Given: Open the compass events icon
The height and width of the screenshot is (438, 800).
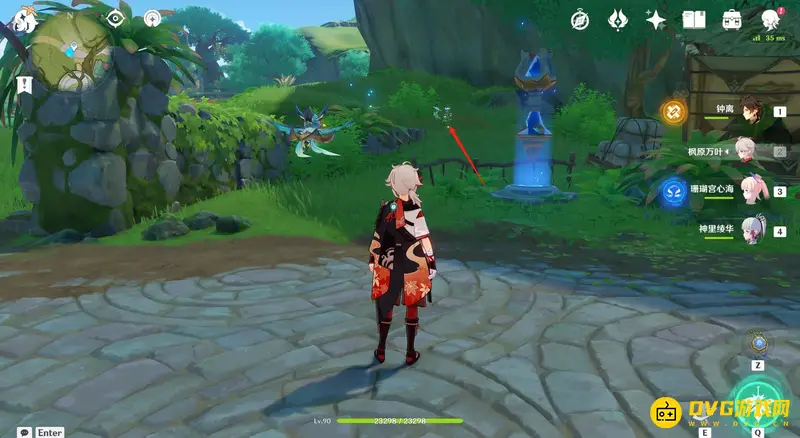Looking at the screenshot, I should click(580, 19).
